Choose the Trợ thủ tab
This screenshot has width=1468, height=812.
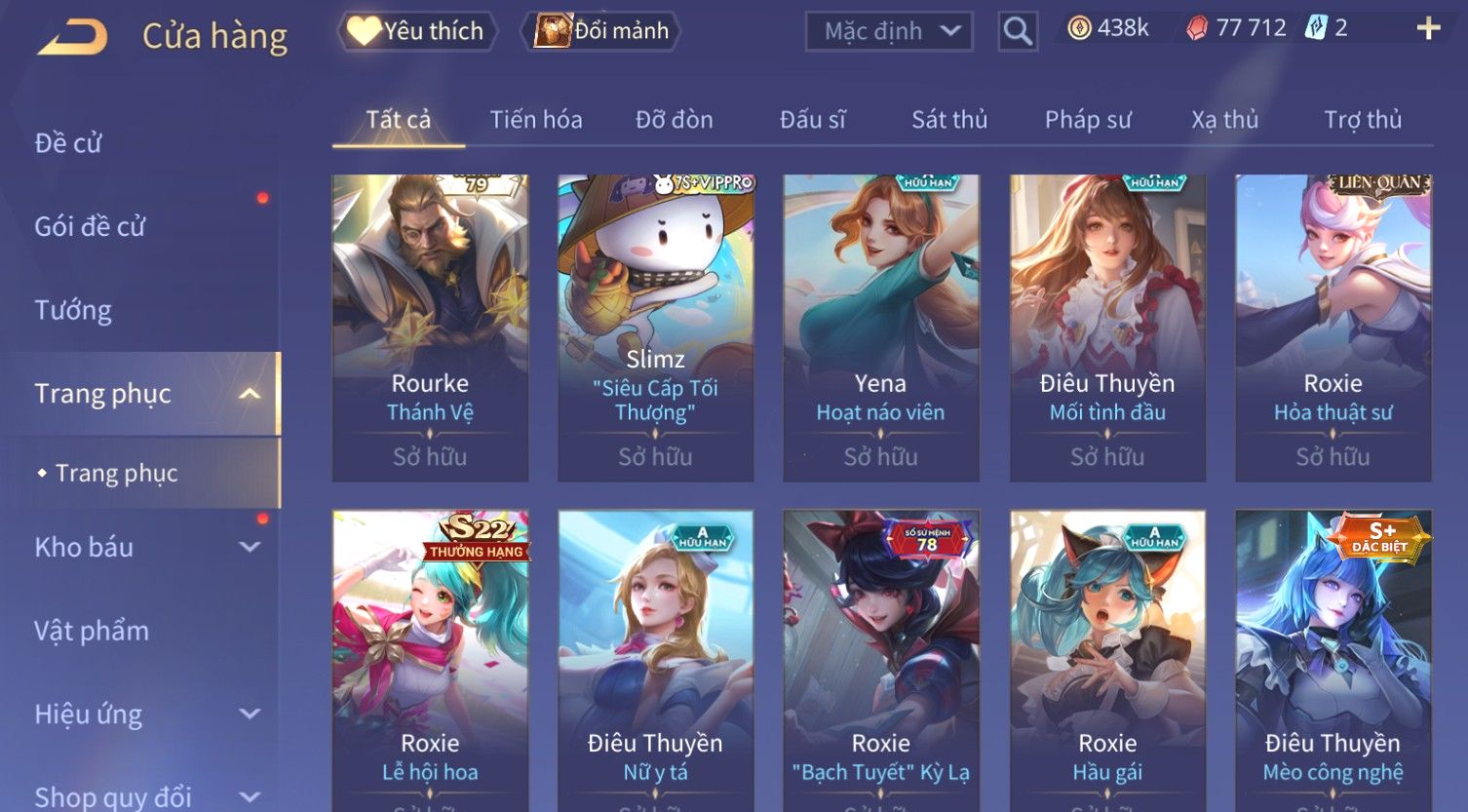1362,120
